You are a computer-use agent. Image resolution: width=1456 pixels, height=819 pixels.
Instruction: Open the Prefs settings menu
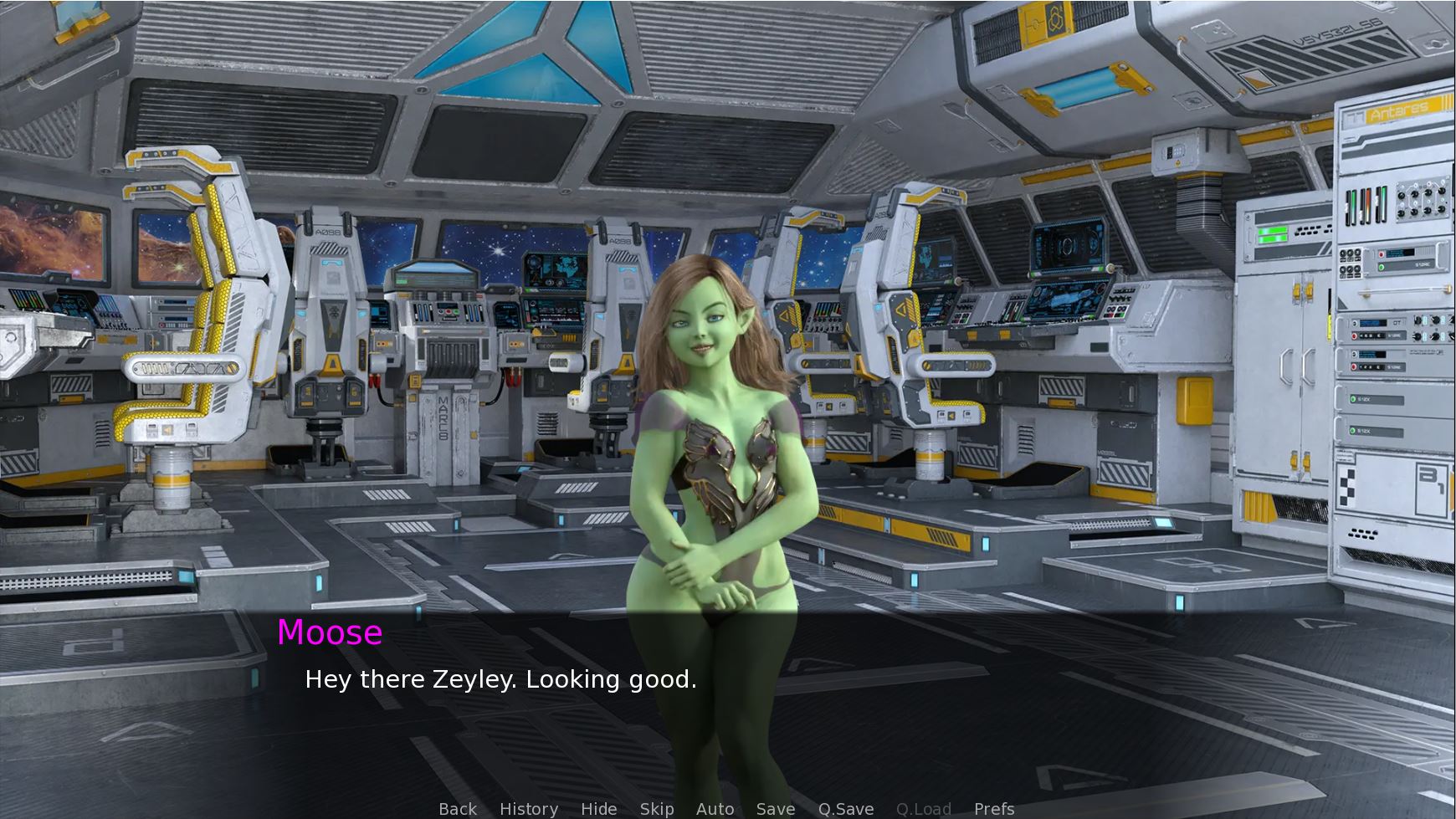pos(994,809)
